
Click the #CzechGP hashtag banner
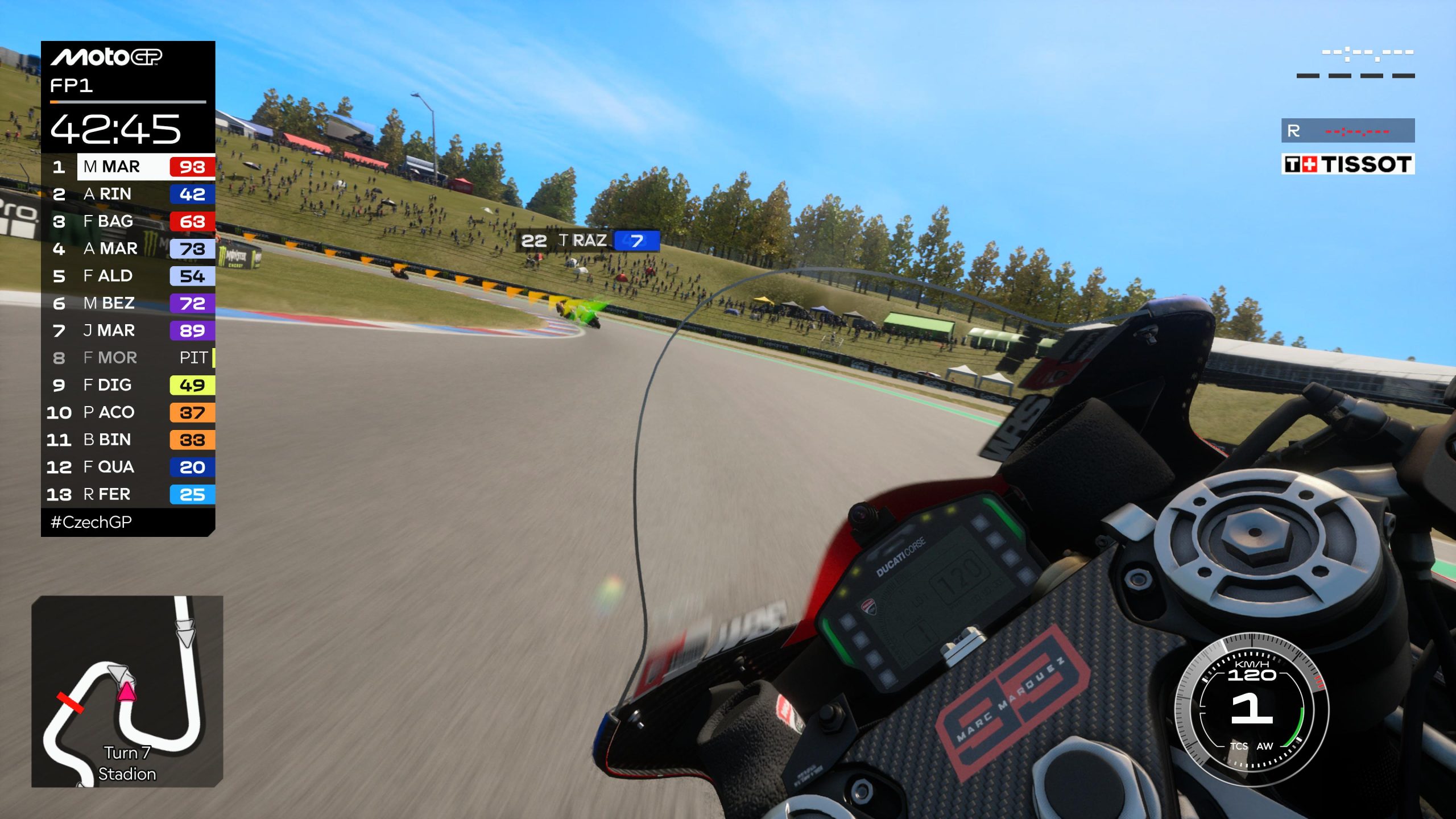(92, 522)
